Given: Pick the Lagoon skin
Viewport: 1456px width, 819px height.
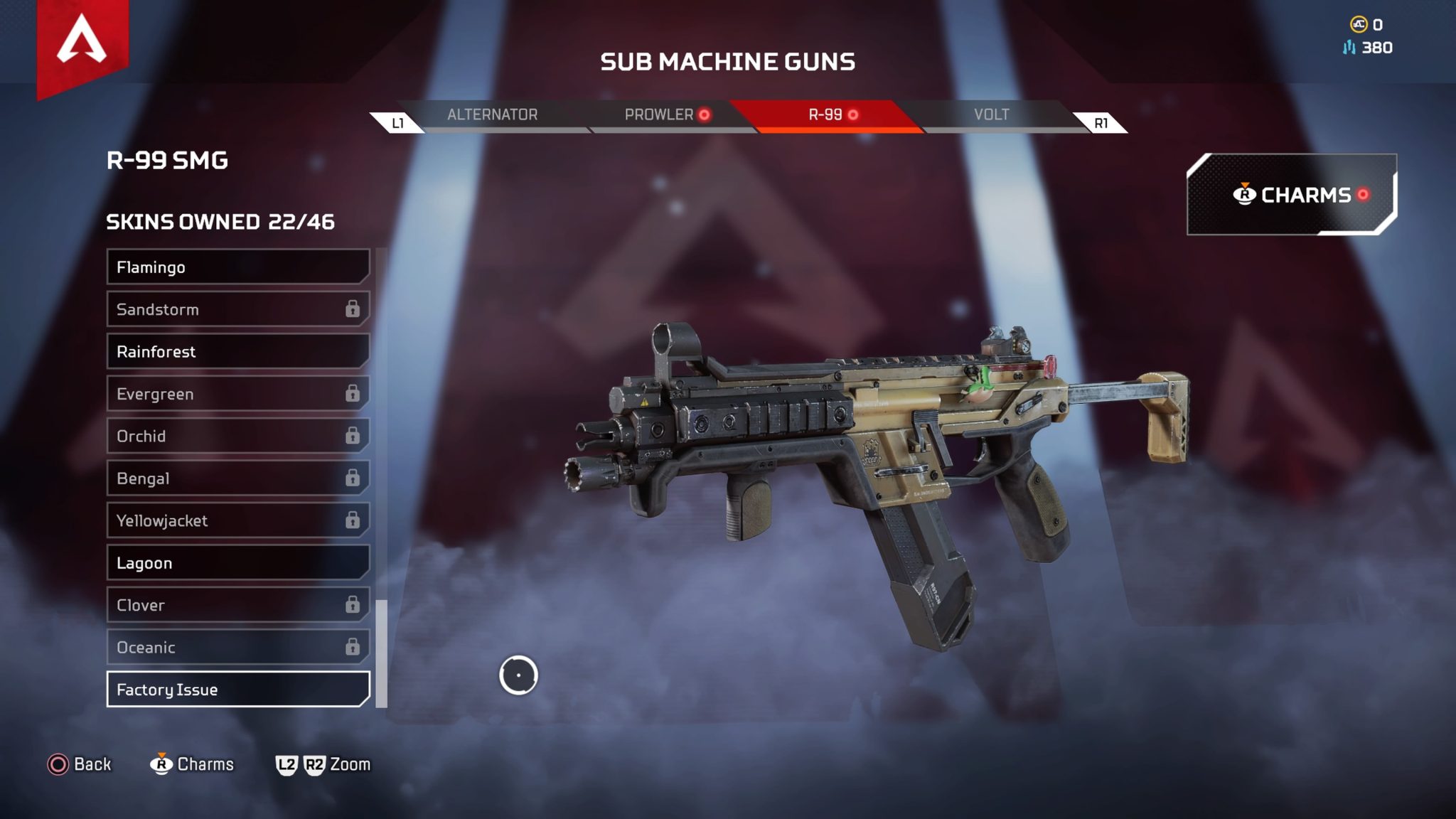Looking at the screenshot, I should click(x=237, y=563).
